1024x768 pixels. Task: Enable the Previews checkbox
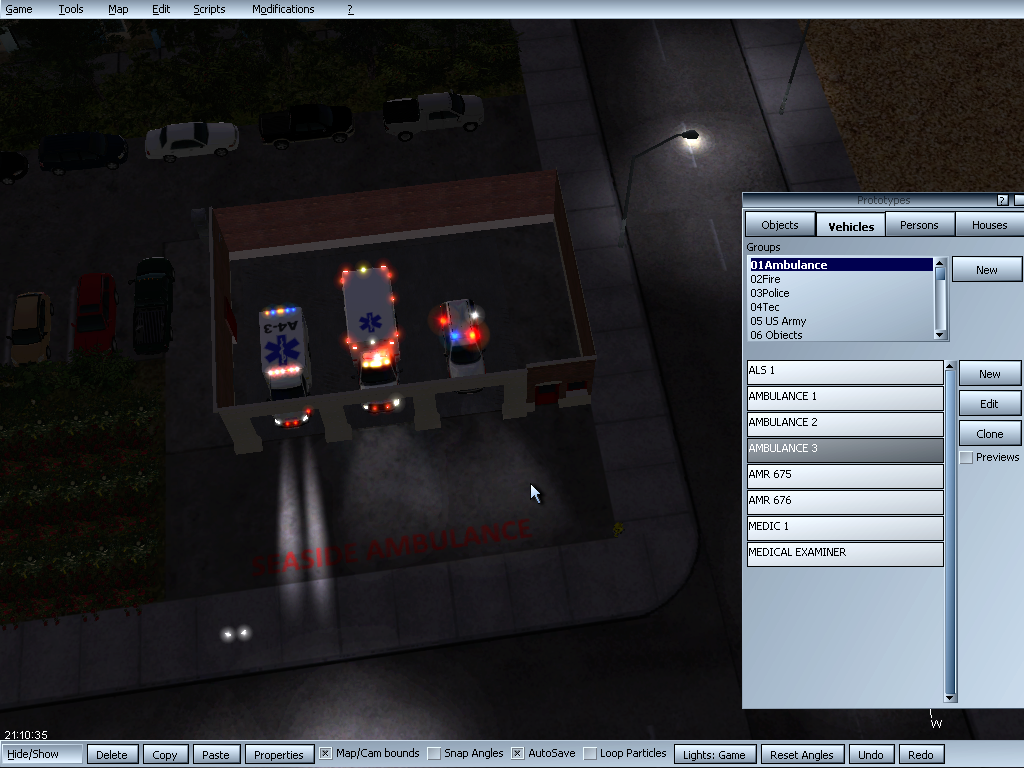(x=966, y=458)
